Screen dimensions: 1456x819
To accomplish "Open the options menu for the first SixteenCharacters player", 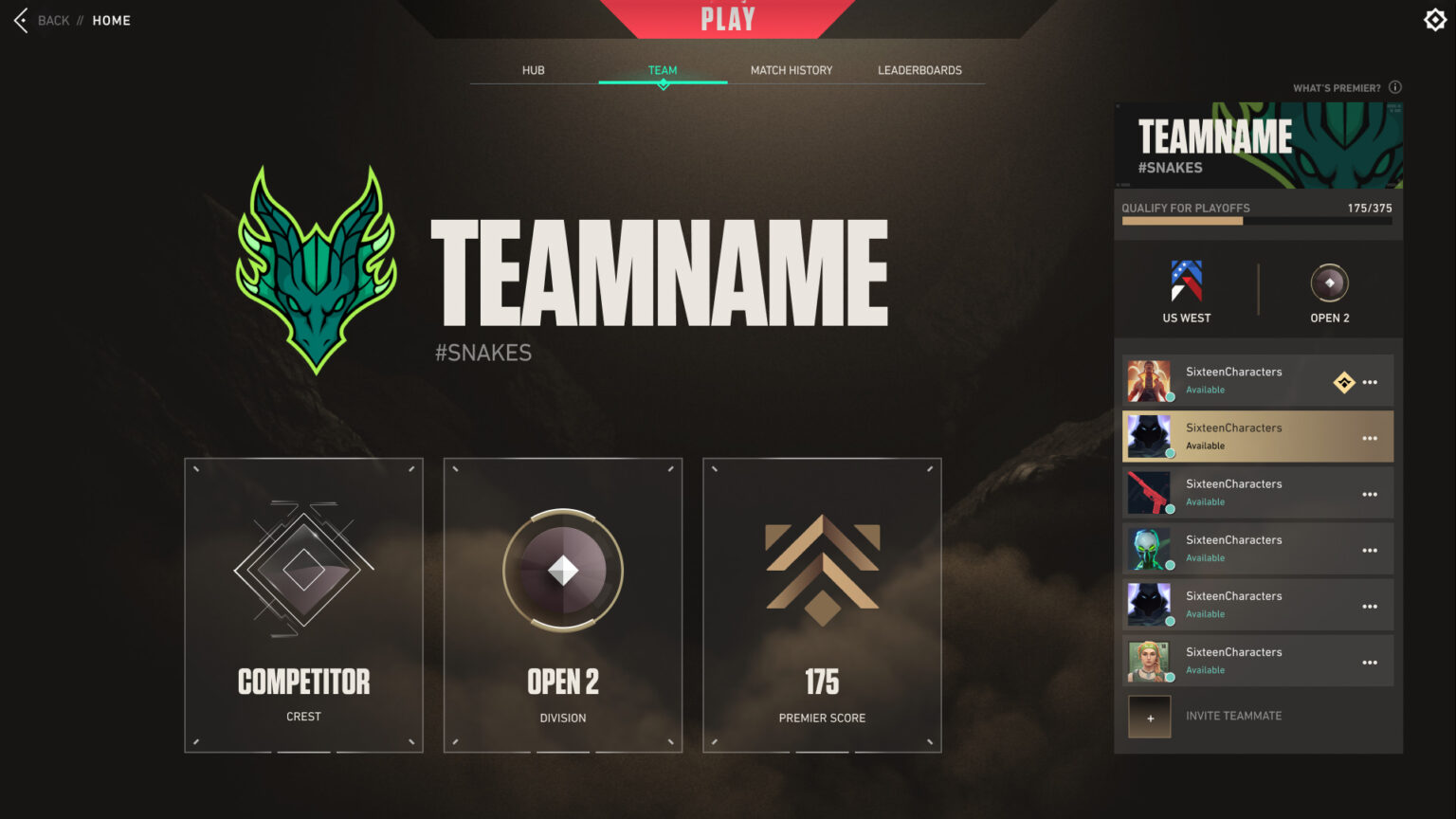I will 1370,381.
